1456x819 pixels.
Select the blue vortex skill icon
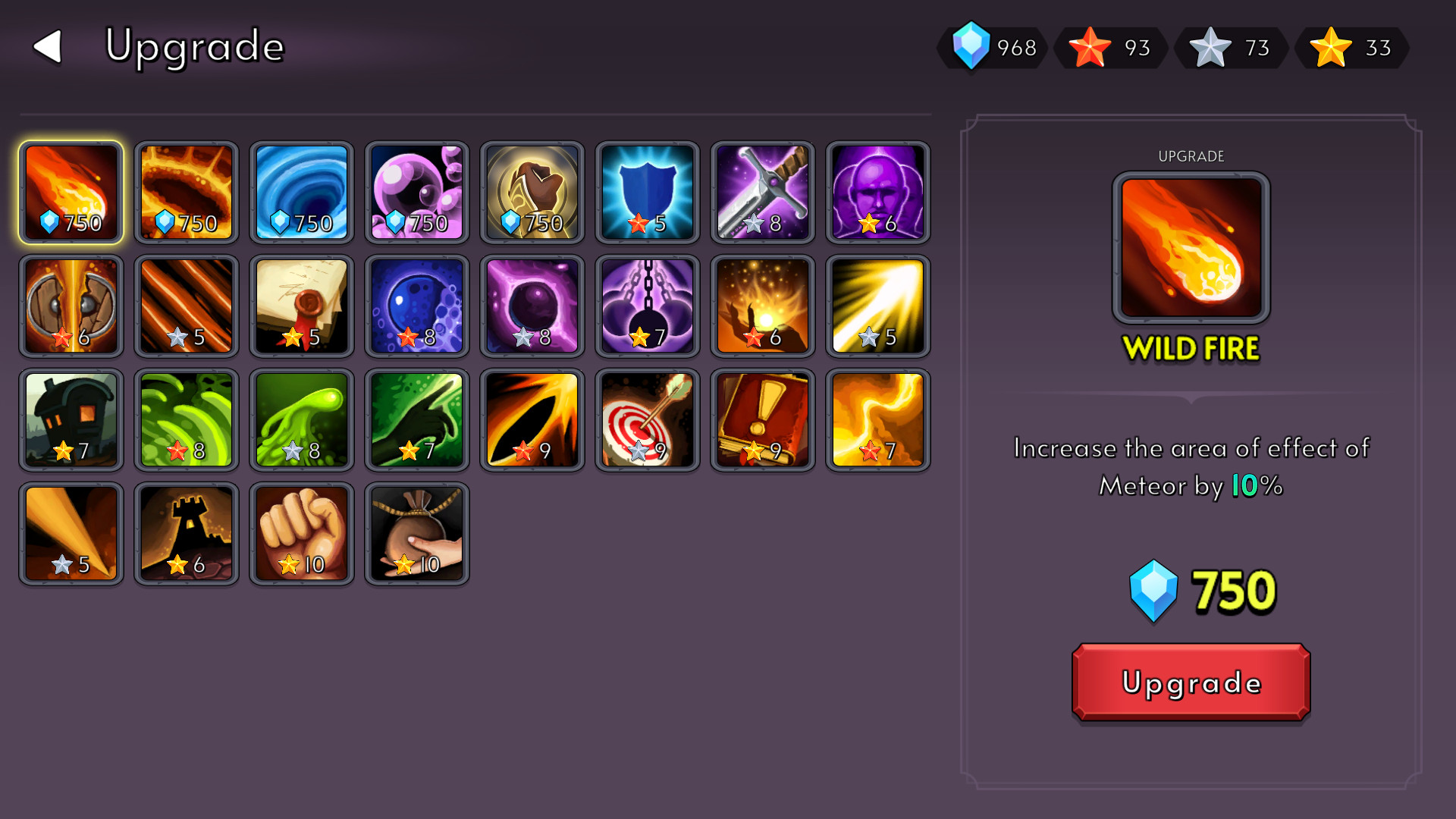301,191
